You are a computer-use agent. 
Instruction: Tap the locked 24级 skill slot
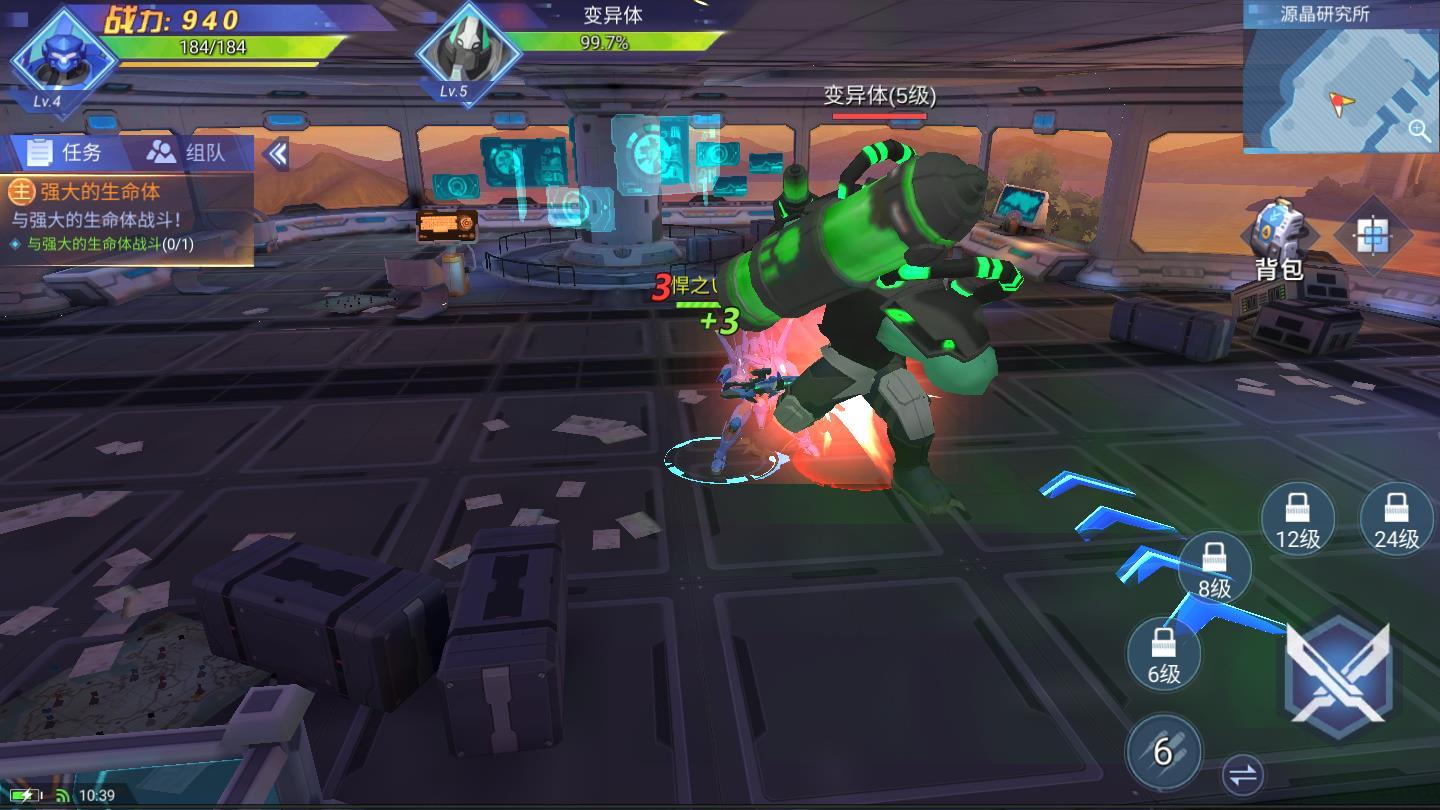point(1396,518)
